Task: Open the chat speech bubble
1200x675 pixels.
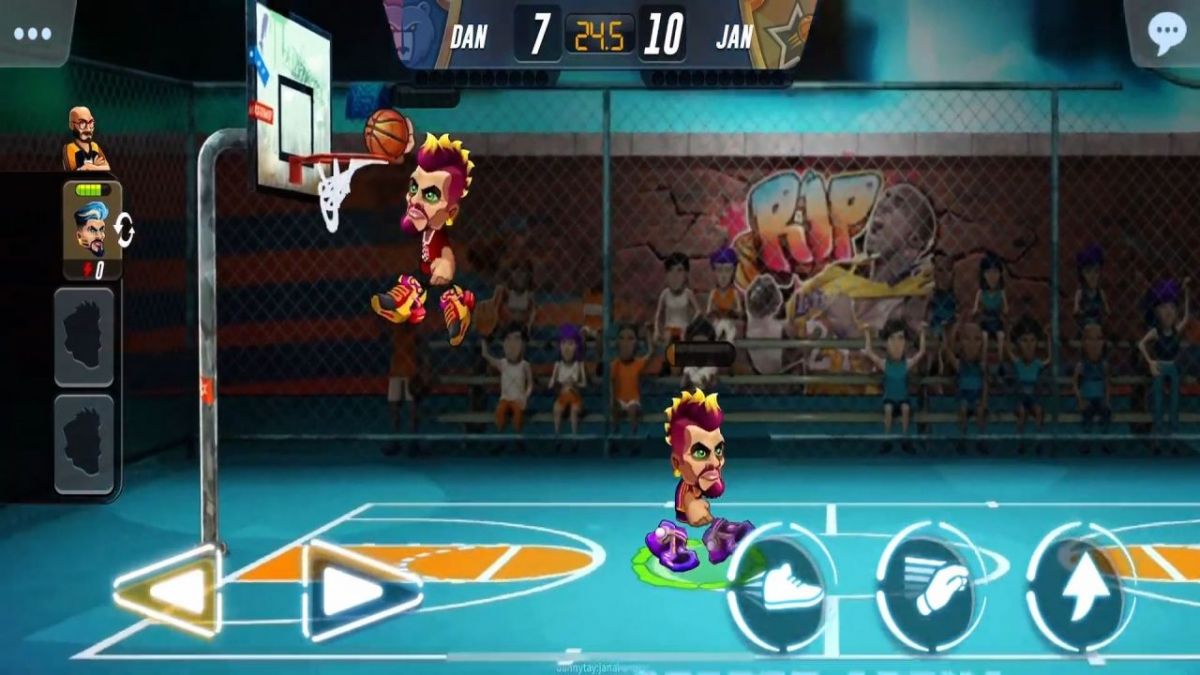Action: pos(1166,33)
